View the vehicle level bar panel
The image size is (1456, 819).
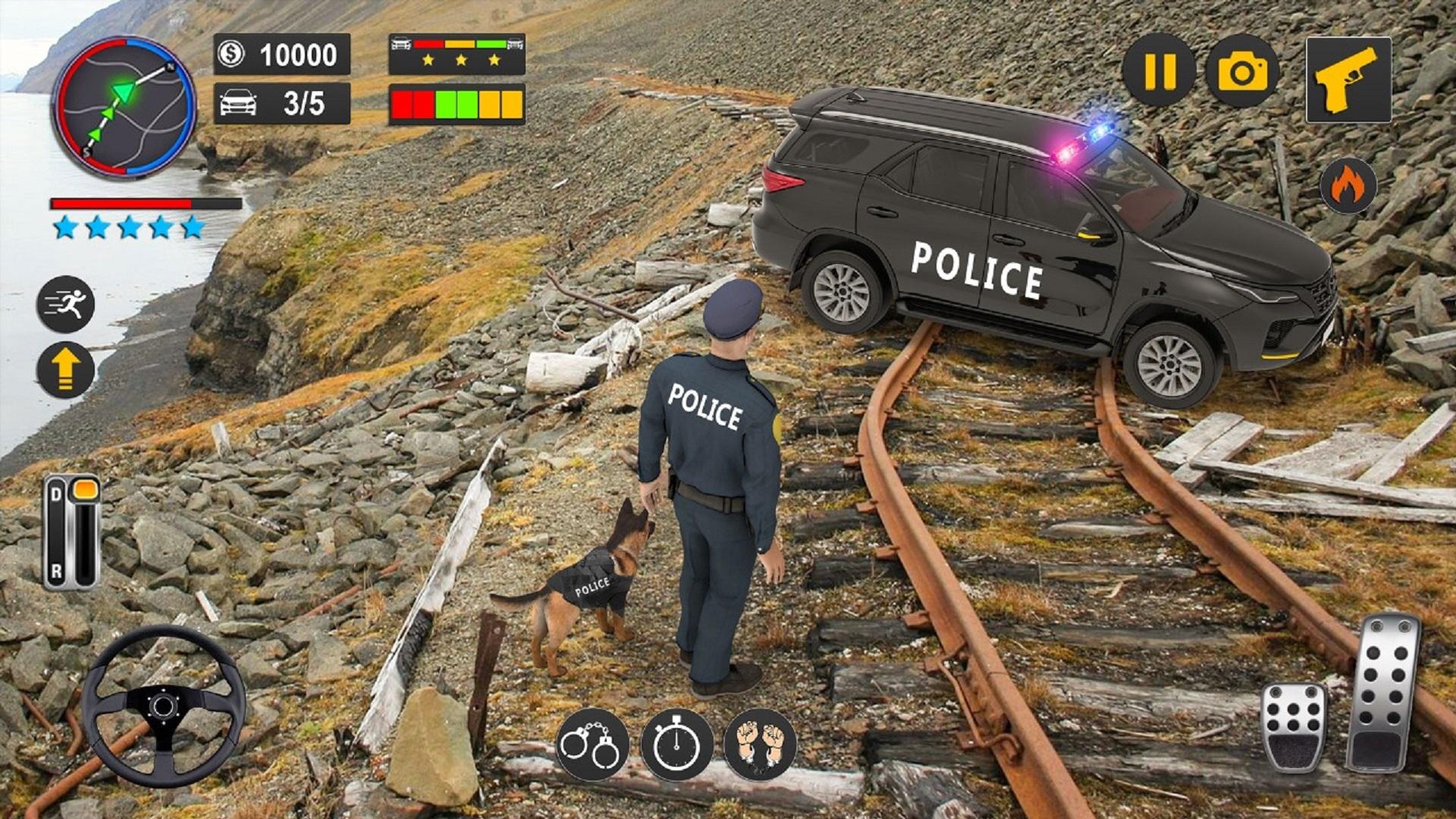pos(455,106)
